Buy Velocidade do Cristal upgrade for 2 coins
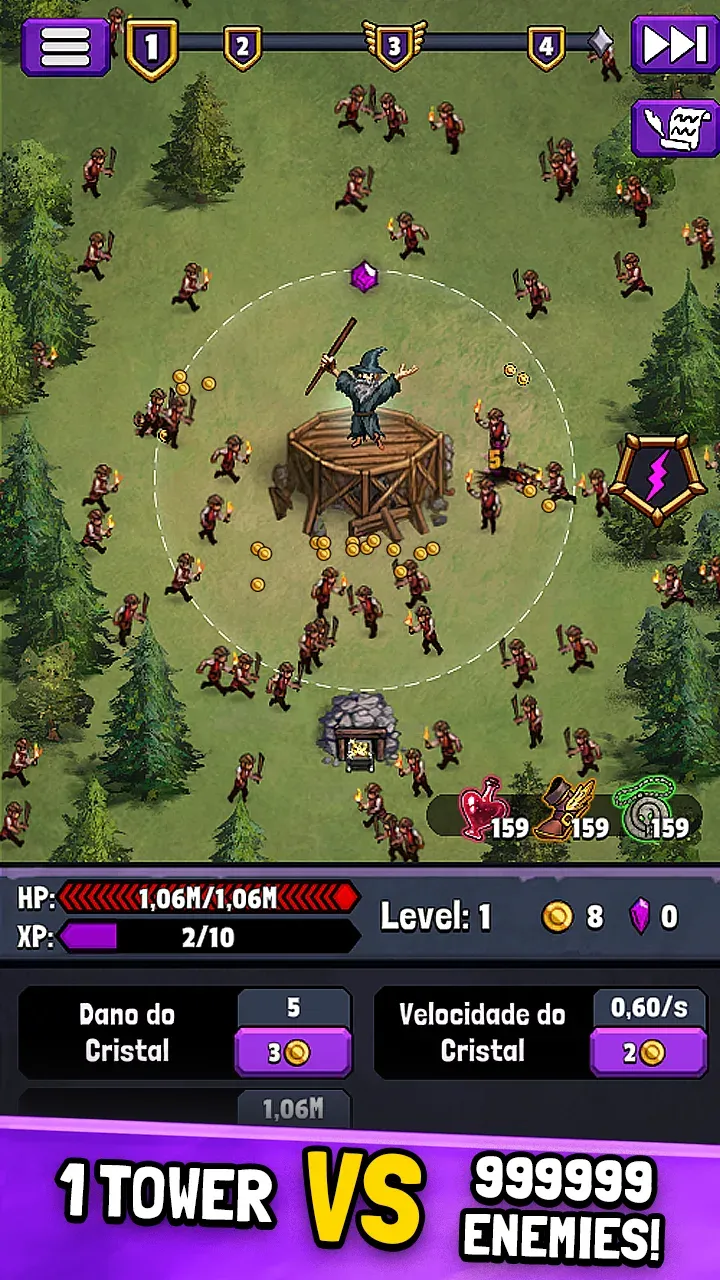The image size is (720, 1280). coord(650,1052)
